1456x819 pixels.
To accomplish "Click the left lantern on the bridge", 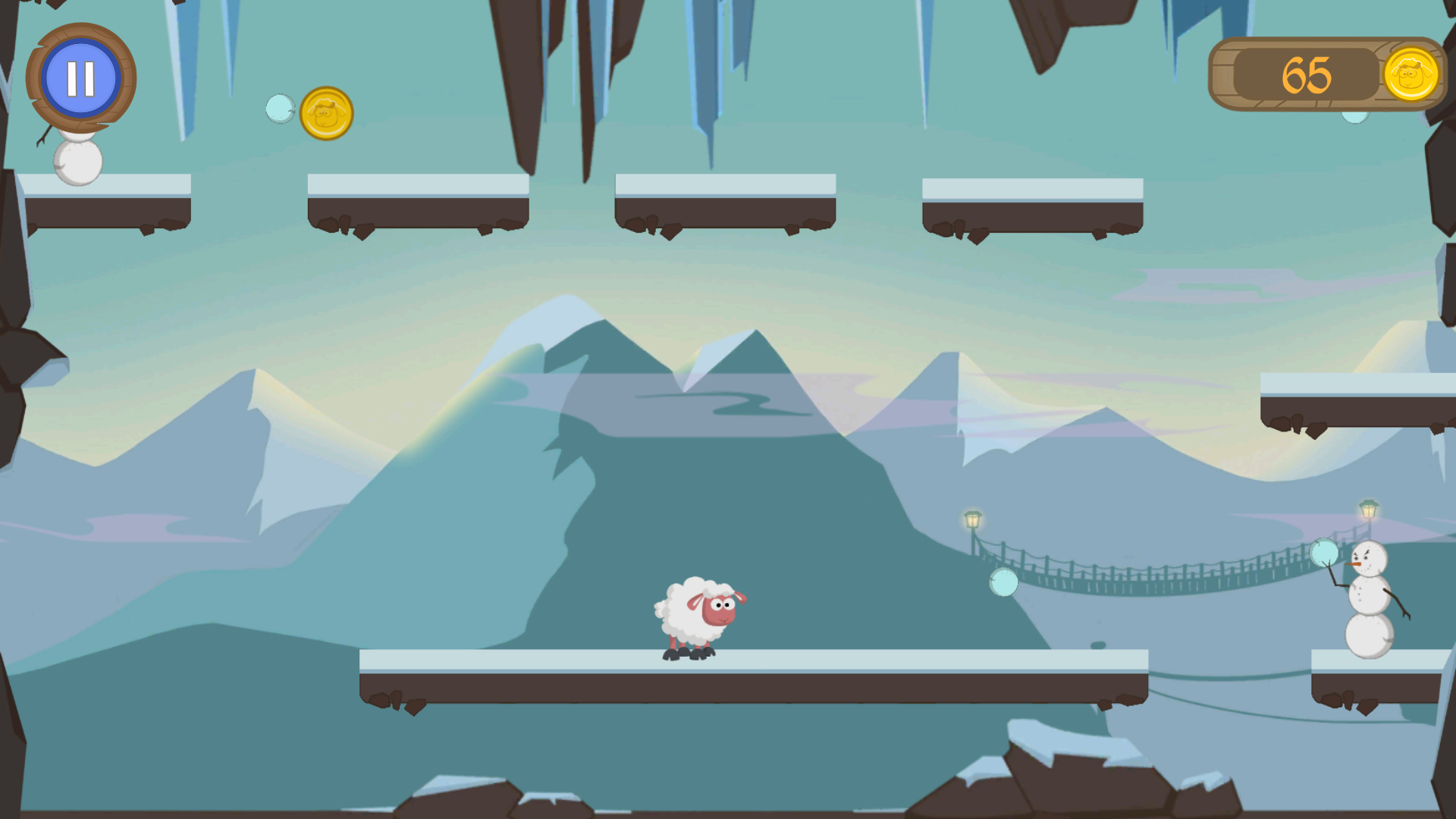I will [x=971, y=518].
